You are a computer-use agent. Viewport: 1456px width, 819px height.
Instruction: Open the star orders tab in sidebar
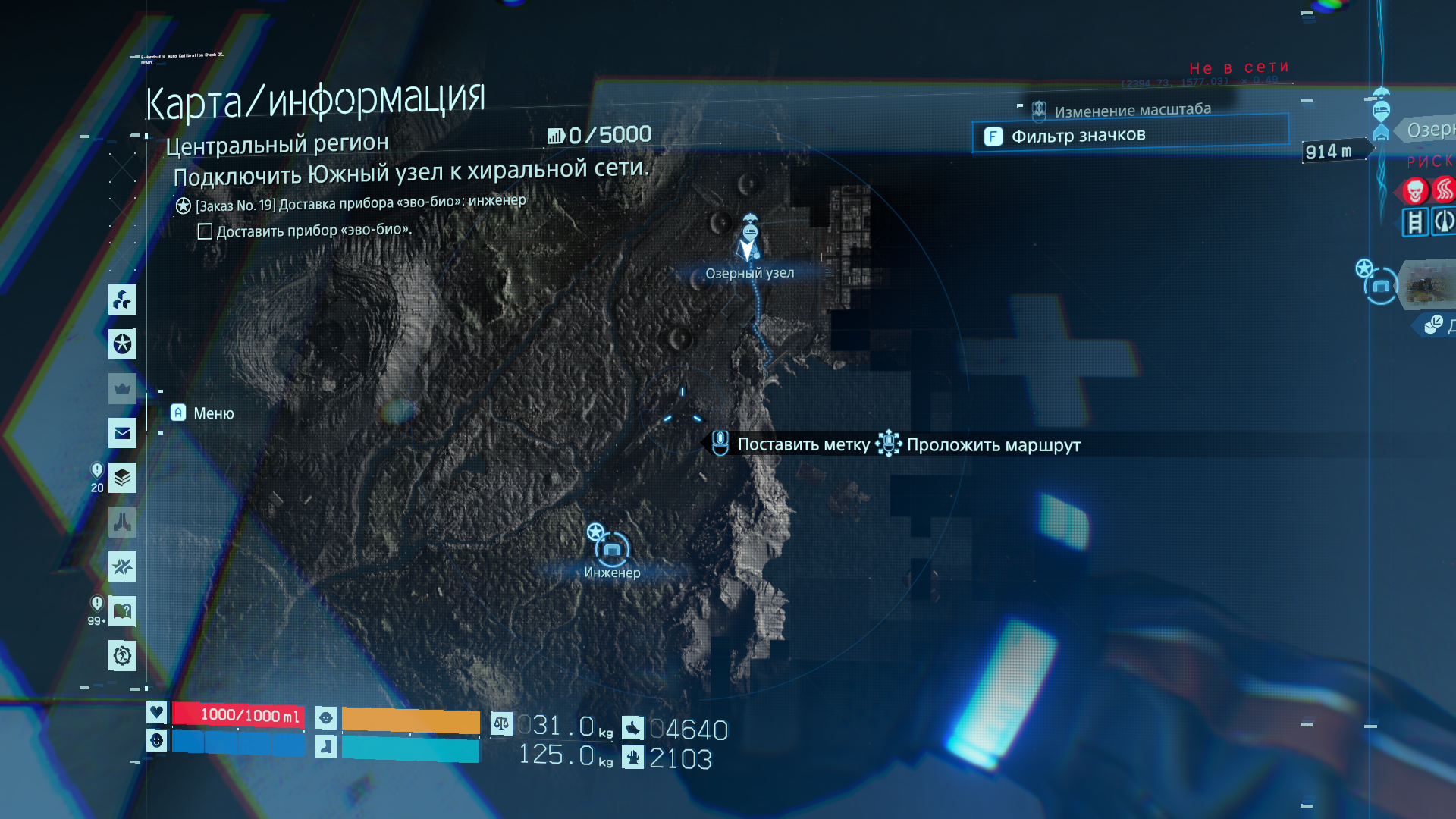[x=122, y=344]
